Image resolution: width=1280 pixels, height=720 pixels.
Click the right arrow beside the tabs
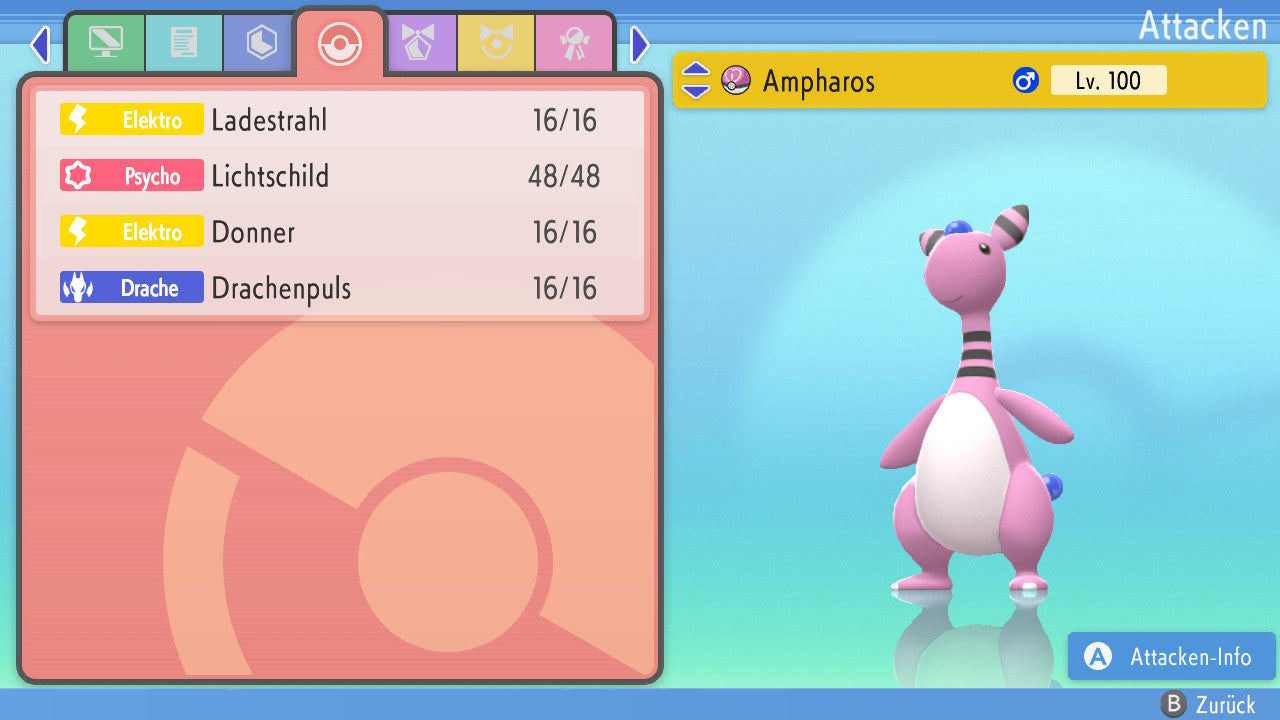coord(640,44)
